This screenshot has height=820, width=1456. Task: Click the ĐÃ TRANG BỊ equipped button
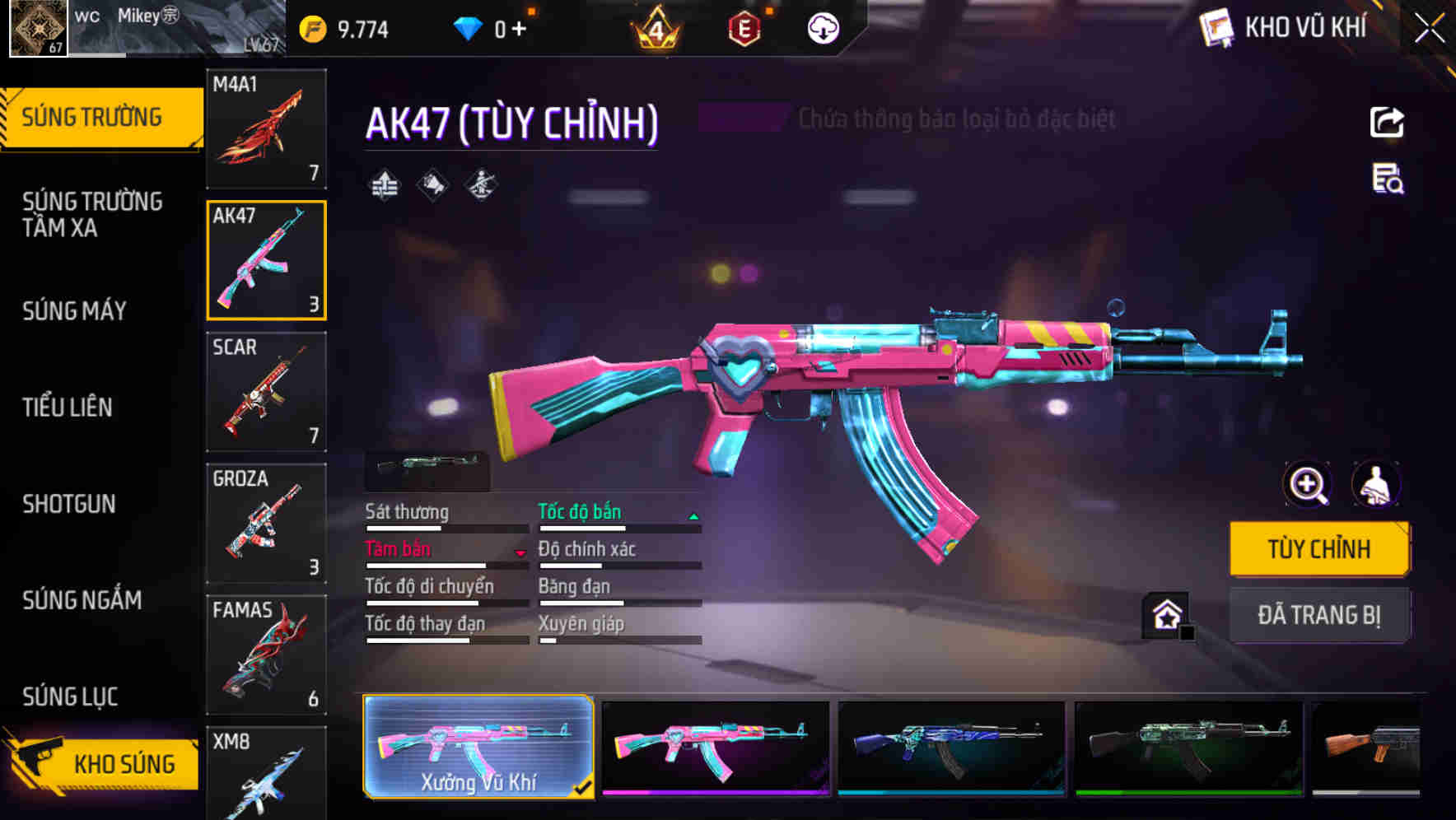pyautogui.click(x=1319, y=615)
